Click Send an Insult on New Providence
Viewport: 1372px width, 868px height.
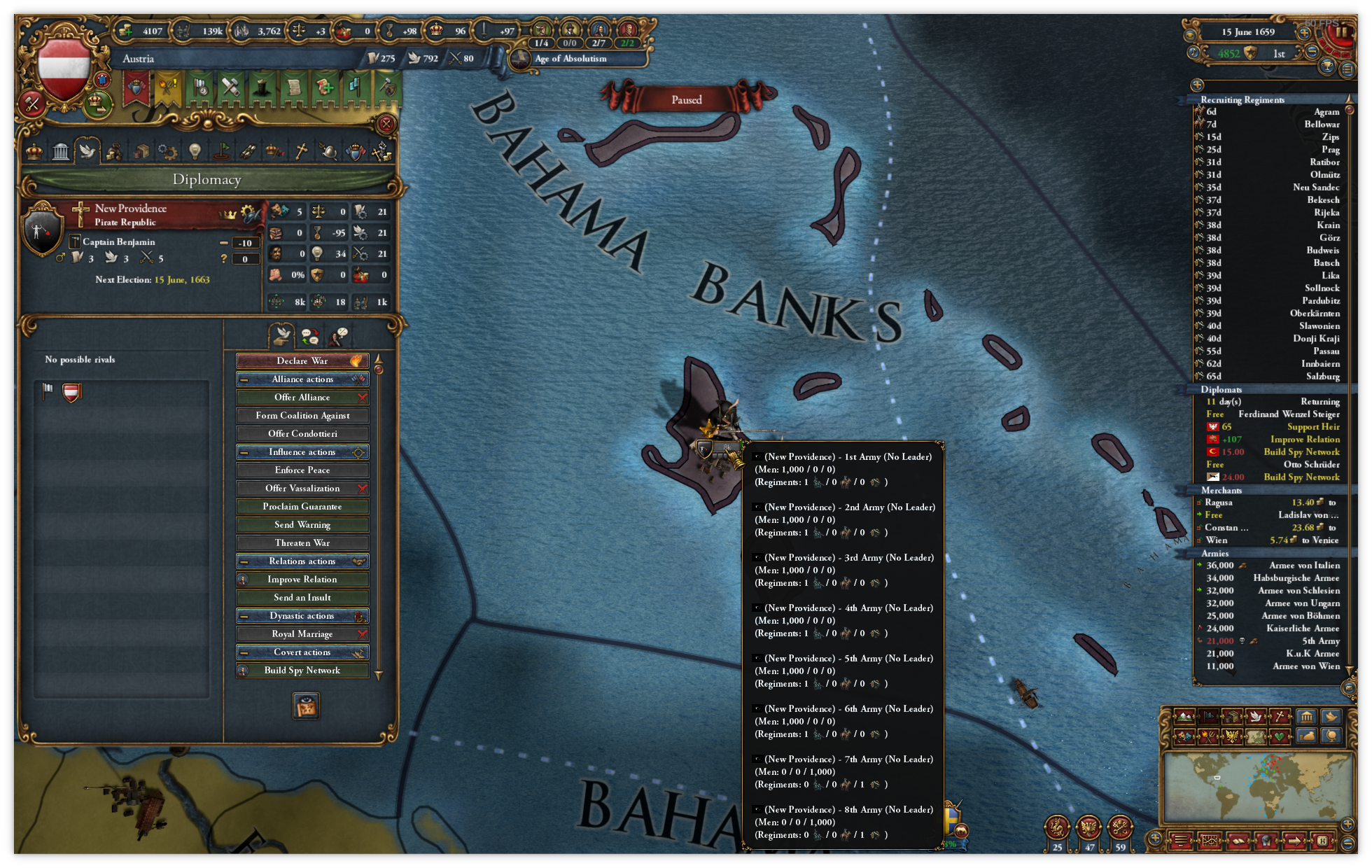[x=302, y=597]
